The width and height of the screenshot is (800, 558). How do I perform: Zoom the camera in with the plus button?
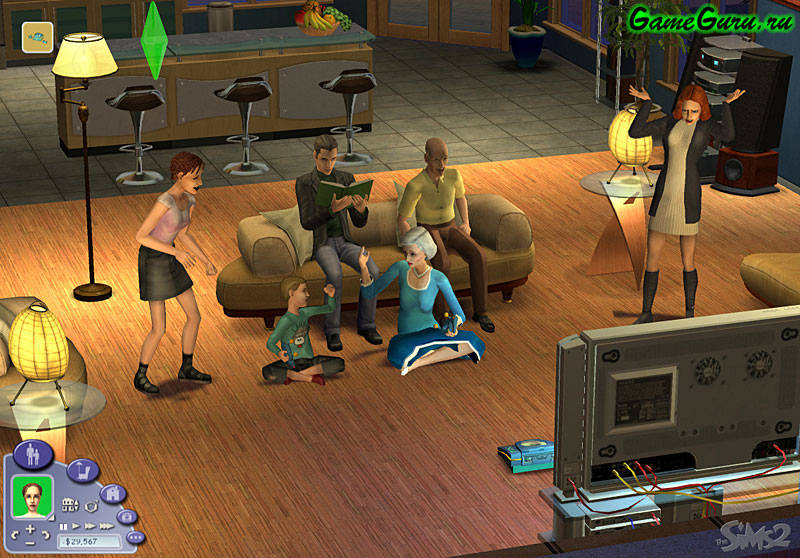(x=30, y=527)
